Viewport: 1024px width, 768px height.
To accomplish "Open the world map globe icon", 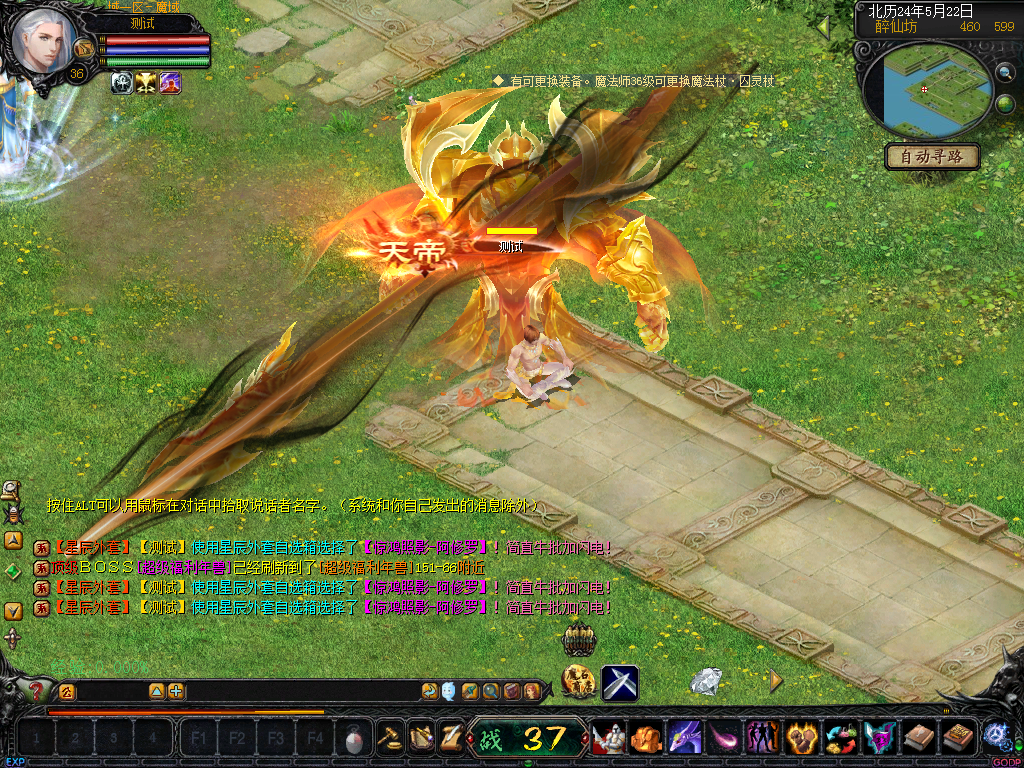I will tap(1004, 104).
